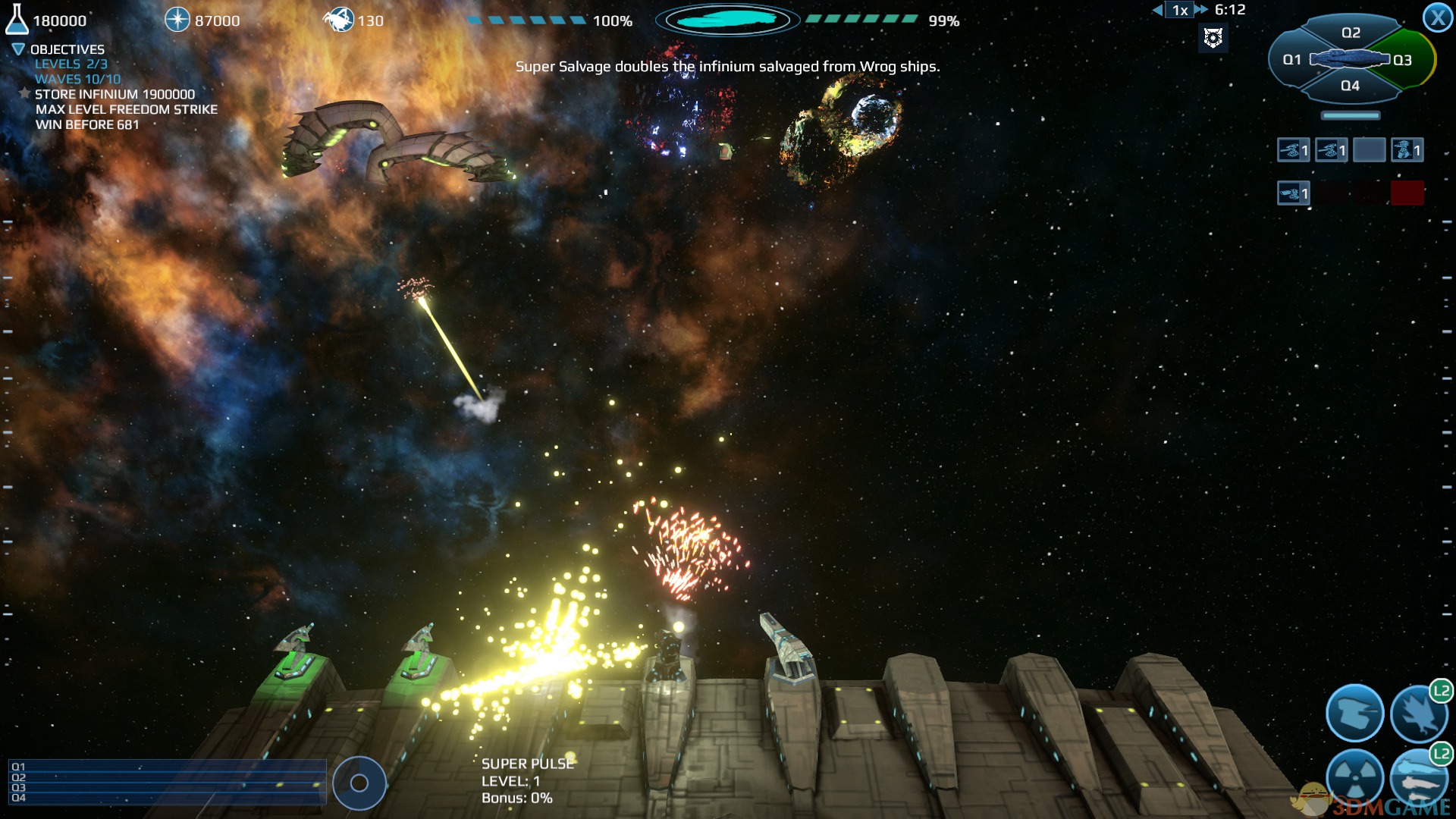Select the Q2 quadrant of the ship
This screenshot has width=1456, height=819.
click(1351, 33)
